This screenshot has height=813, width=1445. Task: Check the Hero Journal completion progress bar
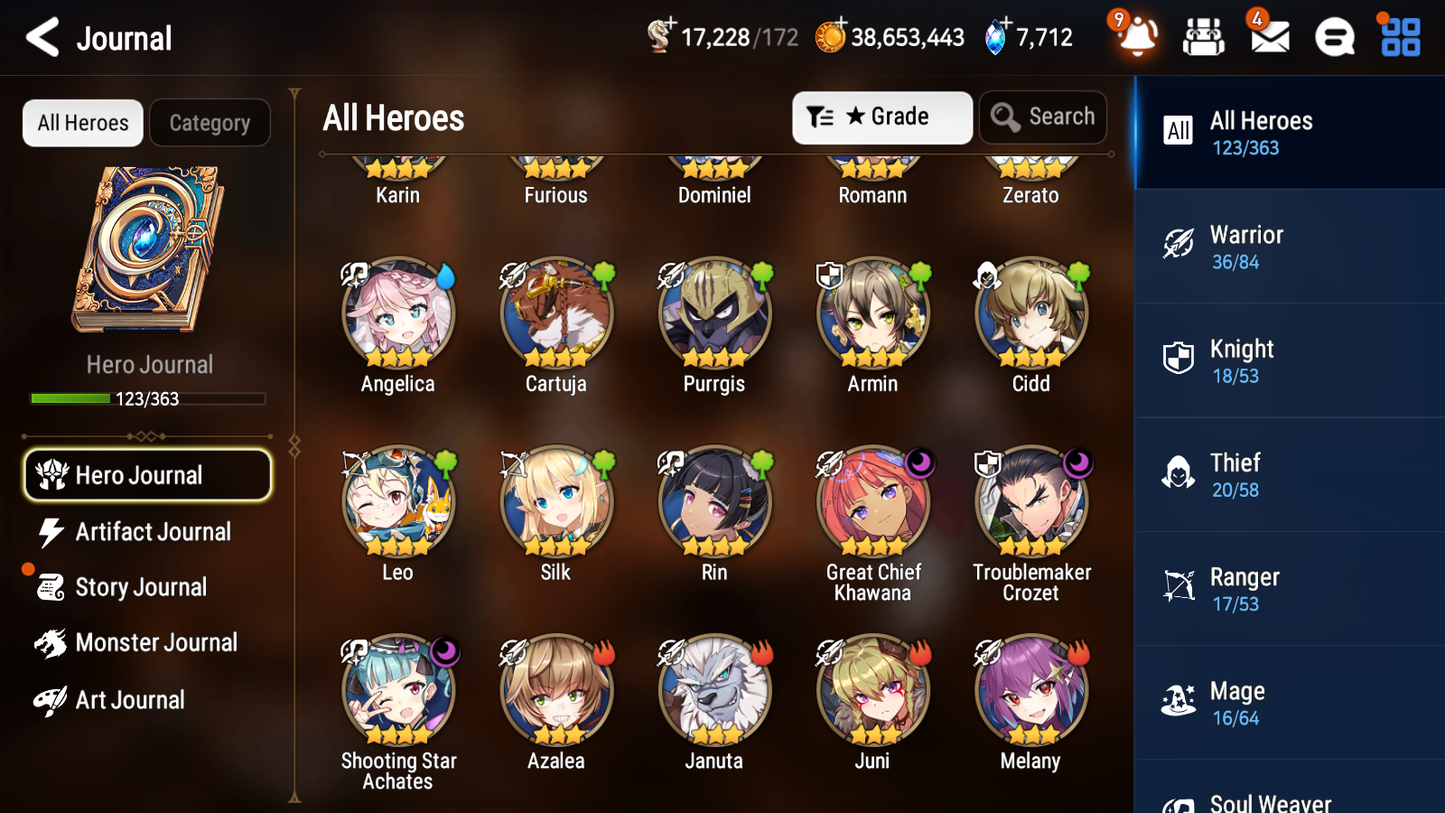(x=148, y=398)
